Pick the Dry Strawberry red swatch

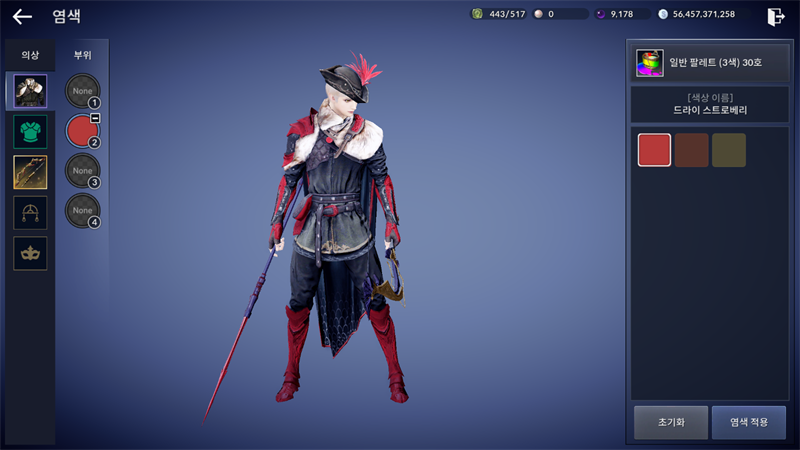654,150
